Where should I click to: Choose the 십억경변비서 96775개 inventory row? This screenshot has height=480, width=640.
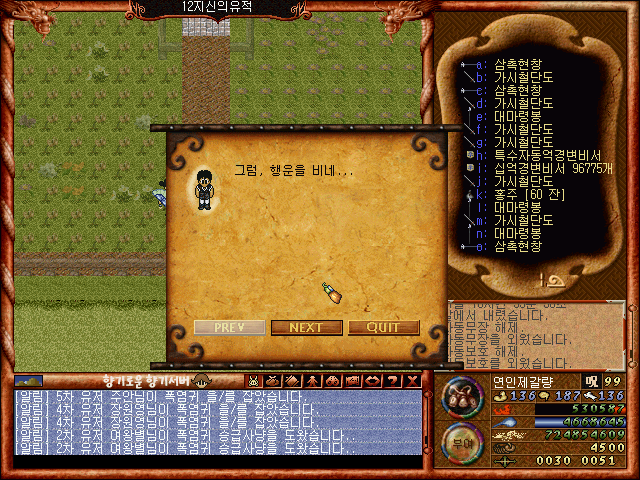tap(545, 168)
